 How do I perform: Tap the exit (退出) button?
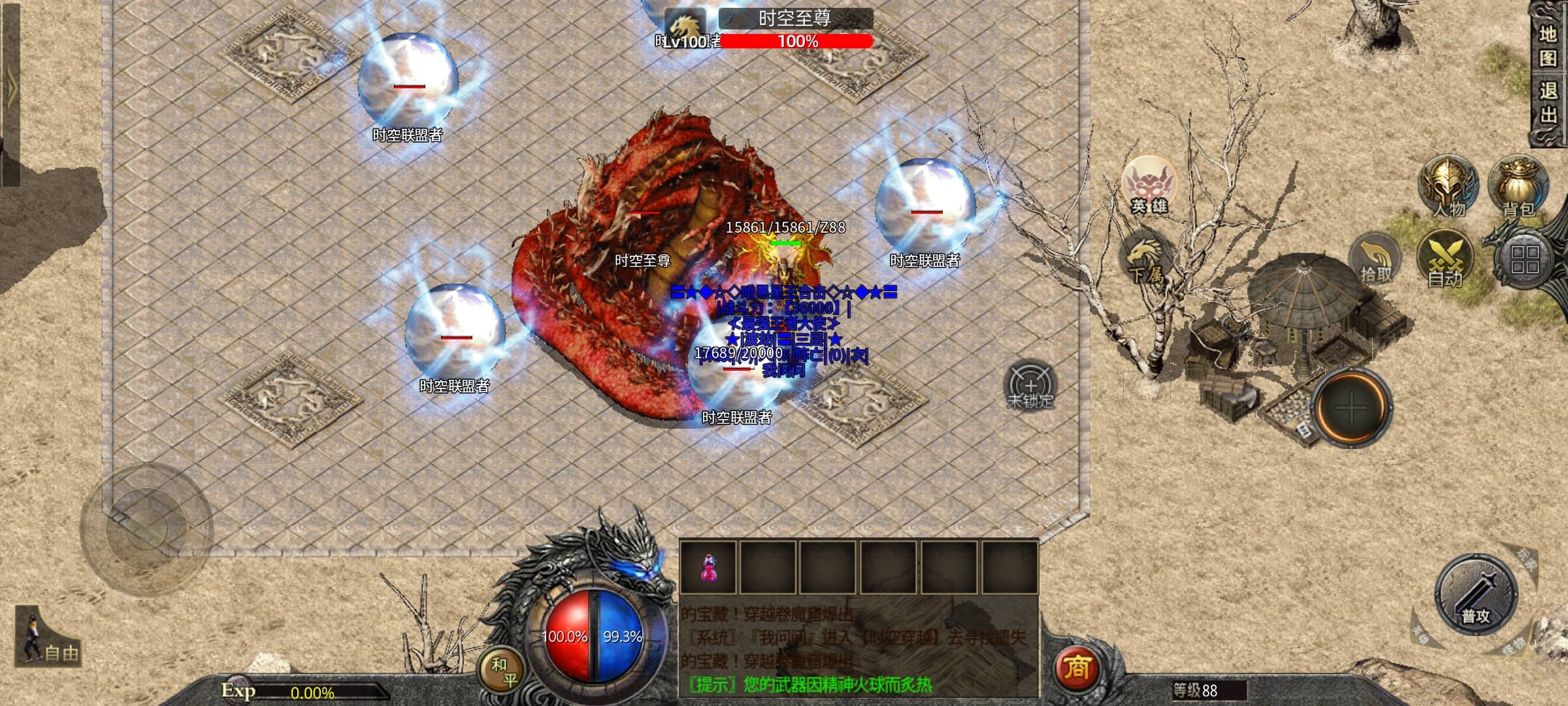point(1547,103)
